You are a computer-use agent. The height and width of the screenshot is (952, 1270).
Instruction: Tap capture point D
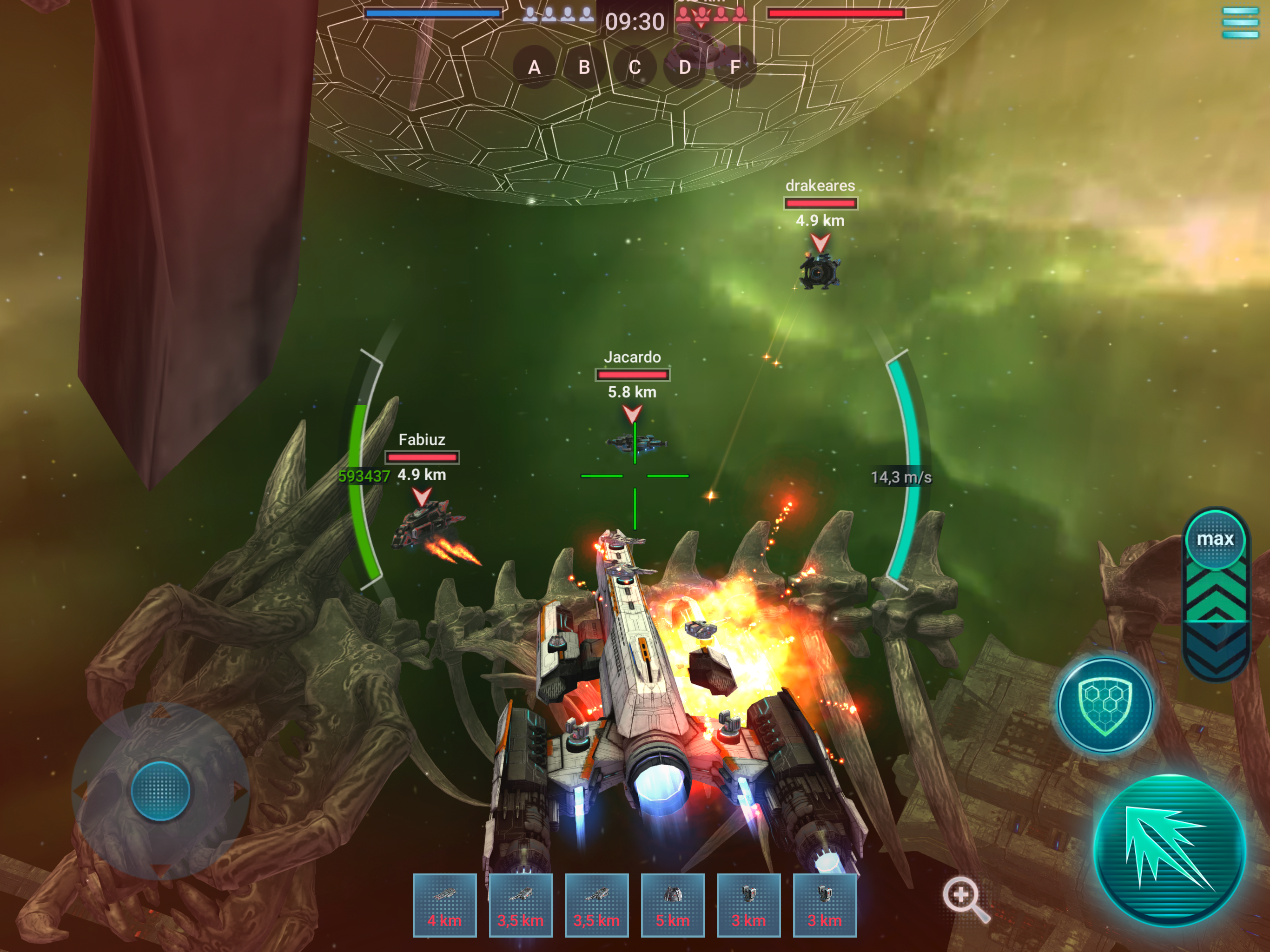pos(684,67)
